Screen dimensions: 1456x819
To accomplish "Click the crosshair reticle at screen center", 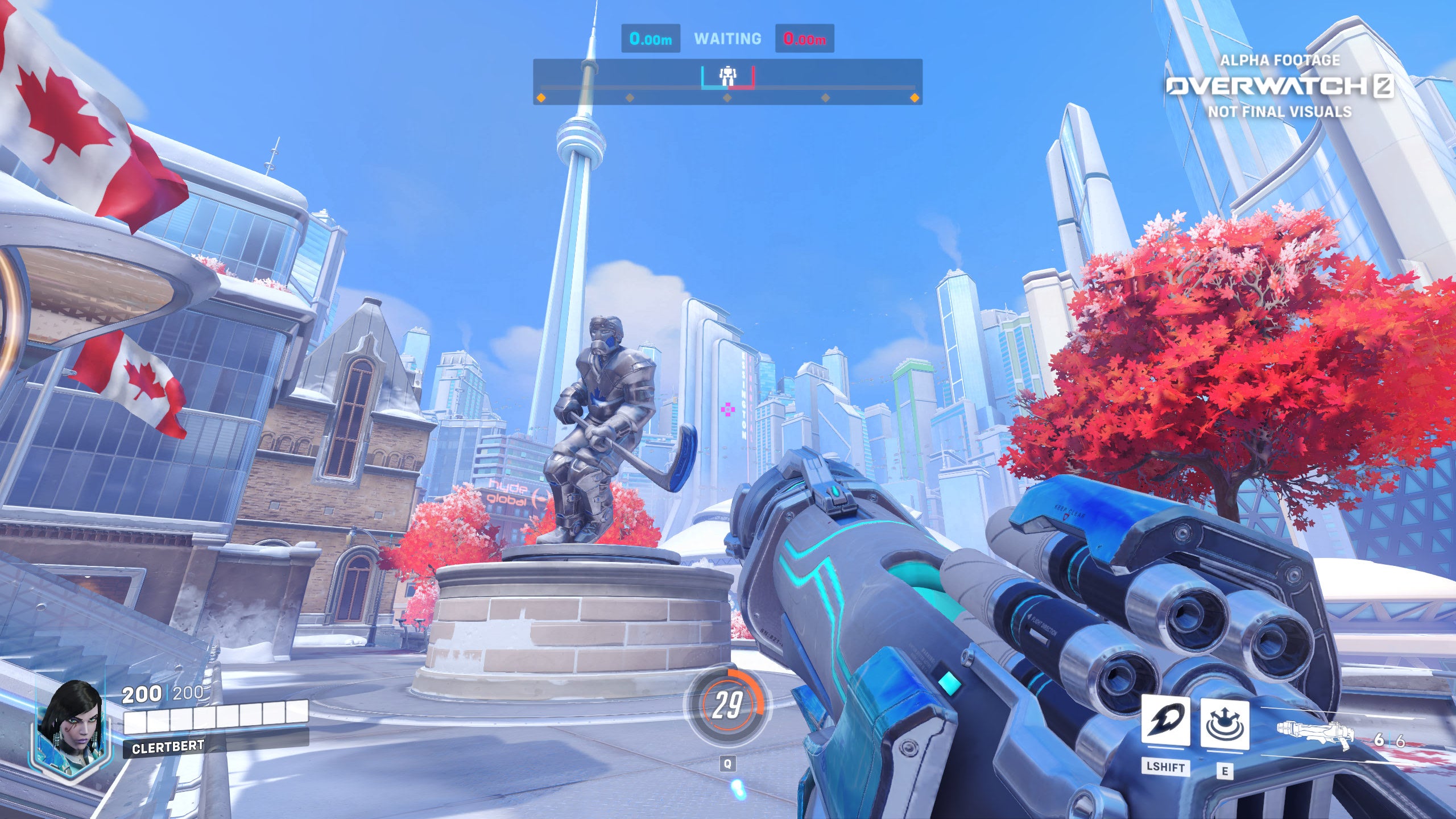I will [728, 409].
